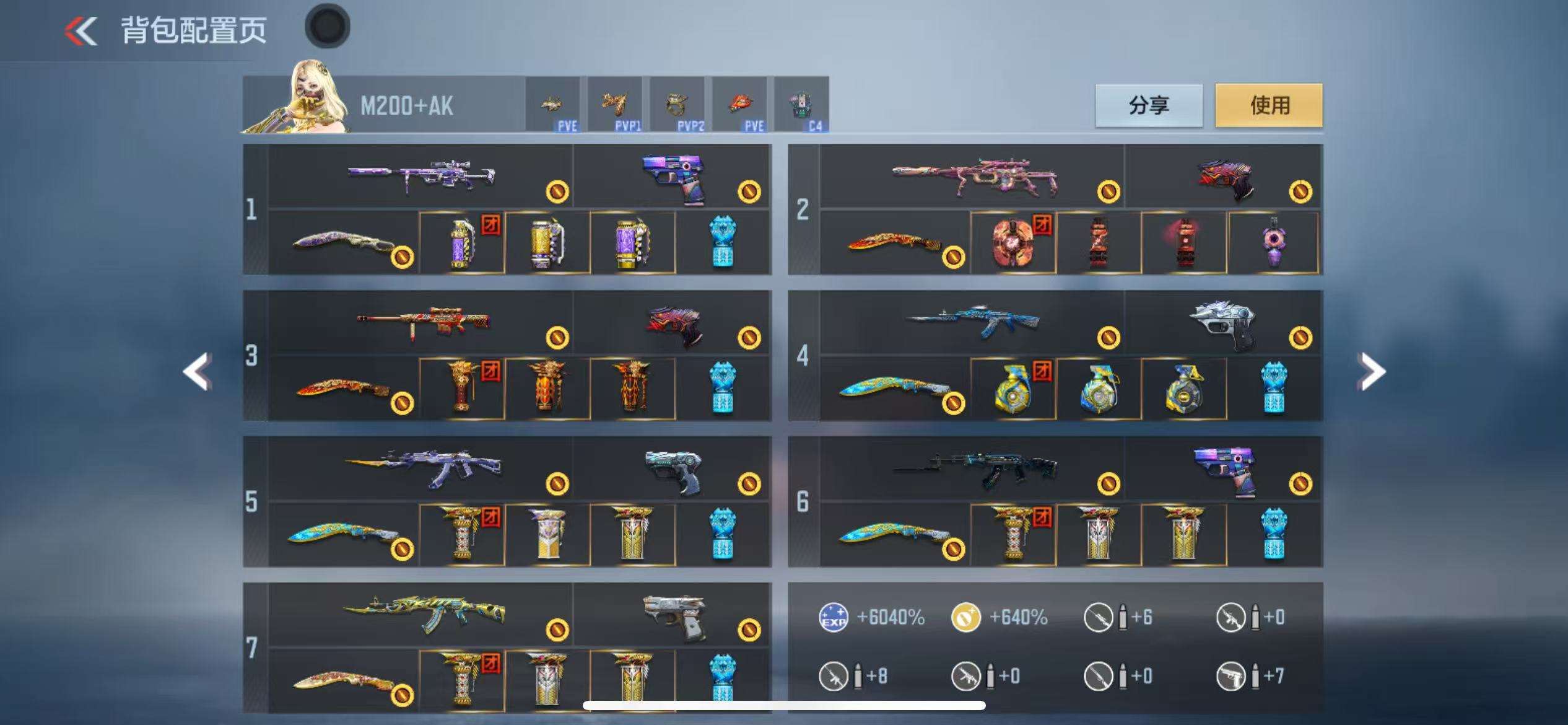Select the gold-blue AK in bag 7

424,613
